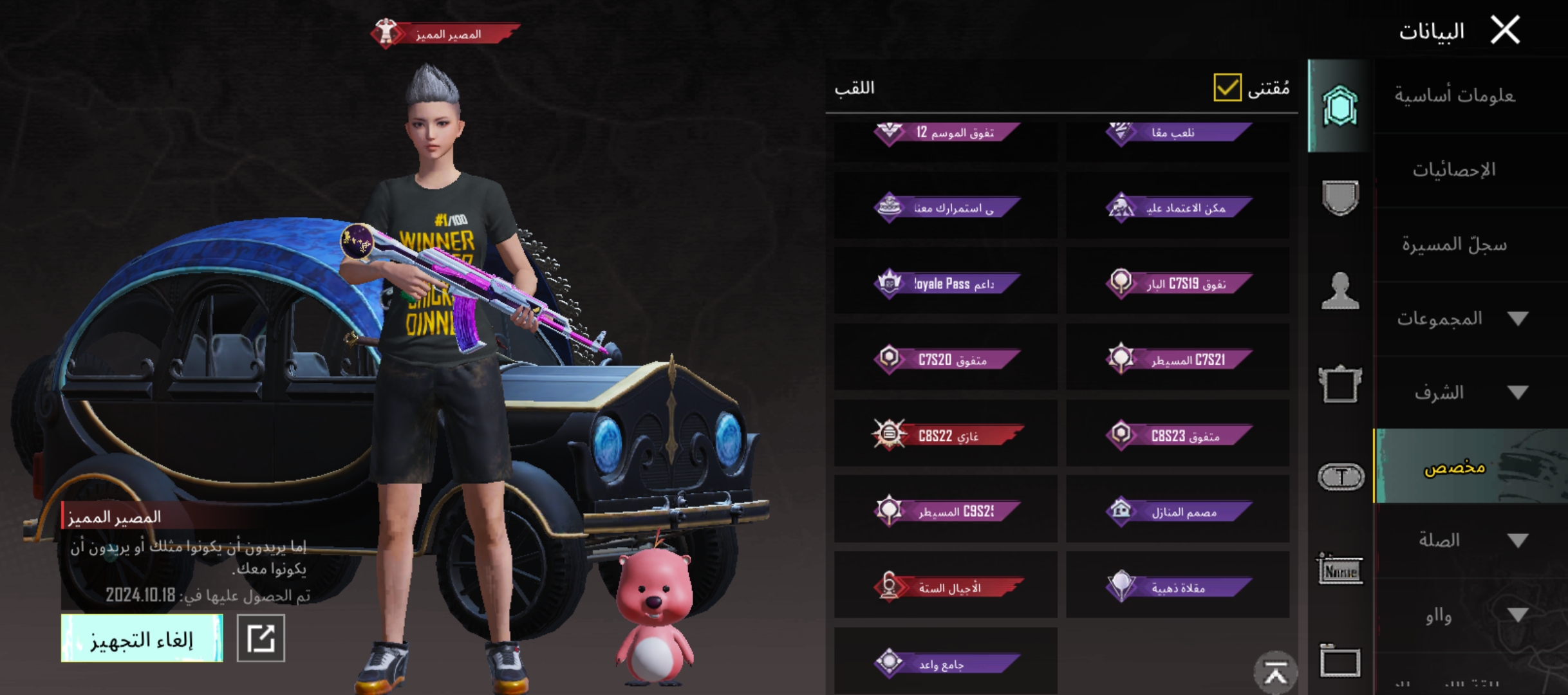
Task: Click the إلغاء التجهيز unequip button
Action: [142, 638]
